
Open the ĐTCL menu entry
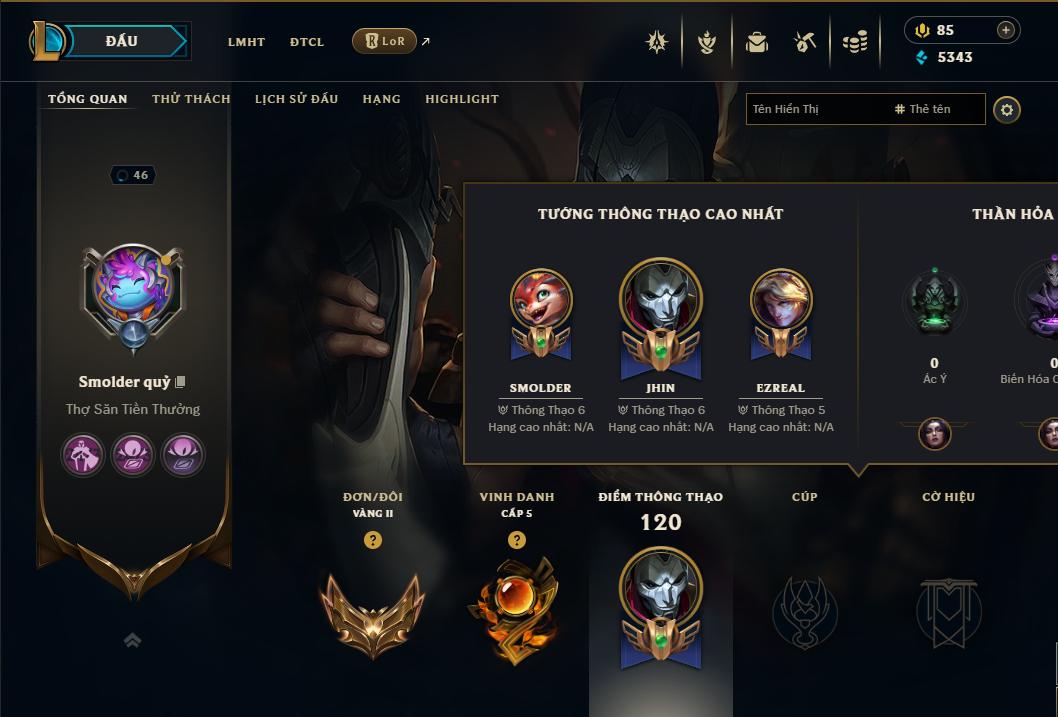[307, 42]
